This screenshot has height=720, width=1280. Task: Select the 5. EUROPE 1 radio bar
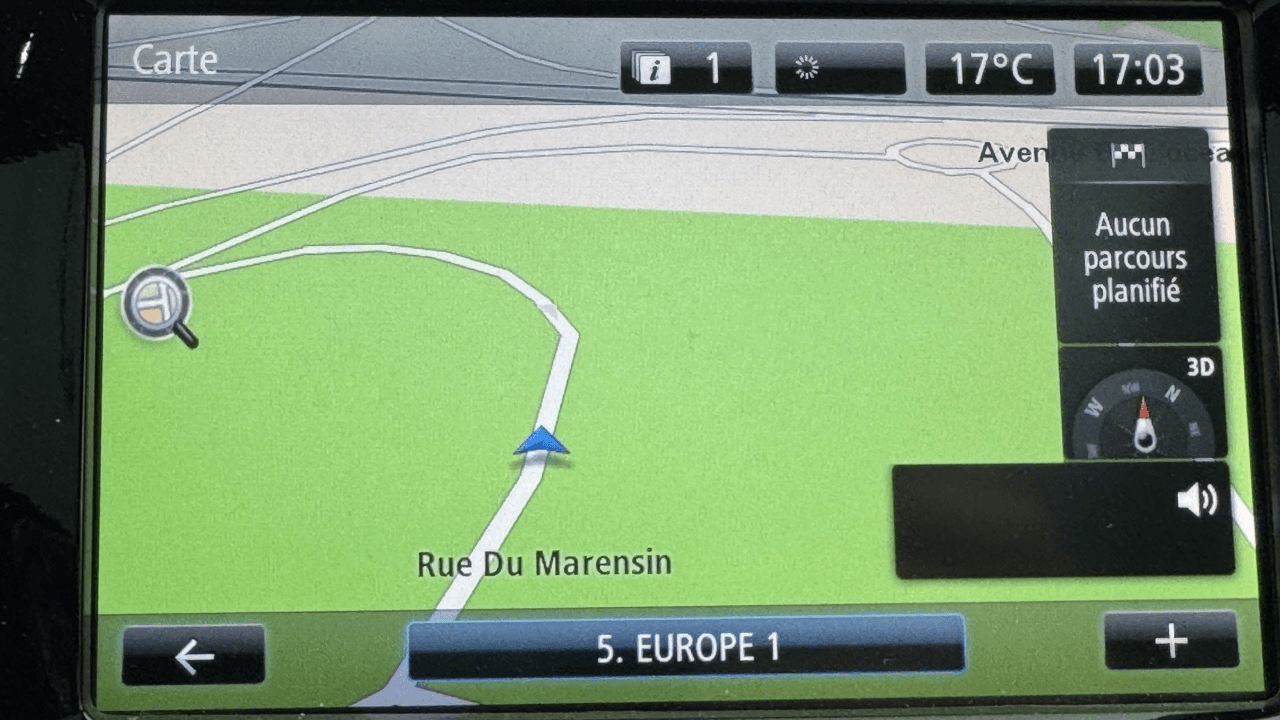[686, 647]
